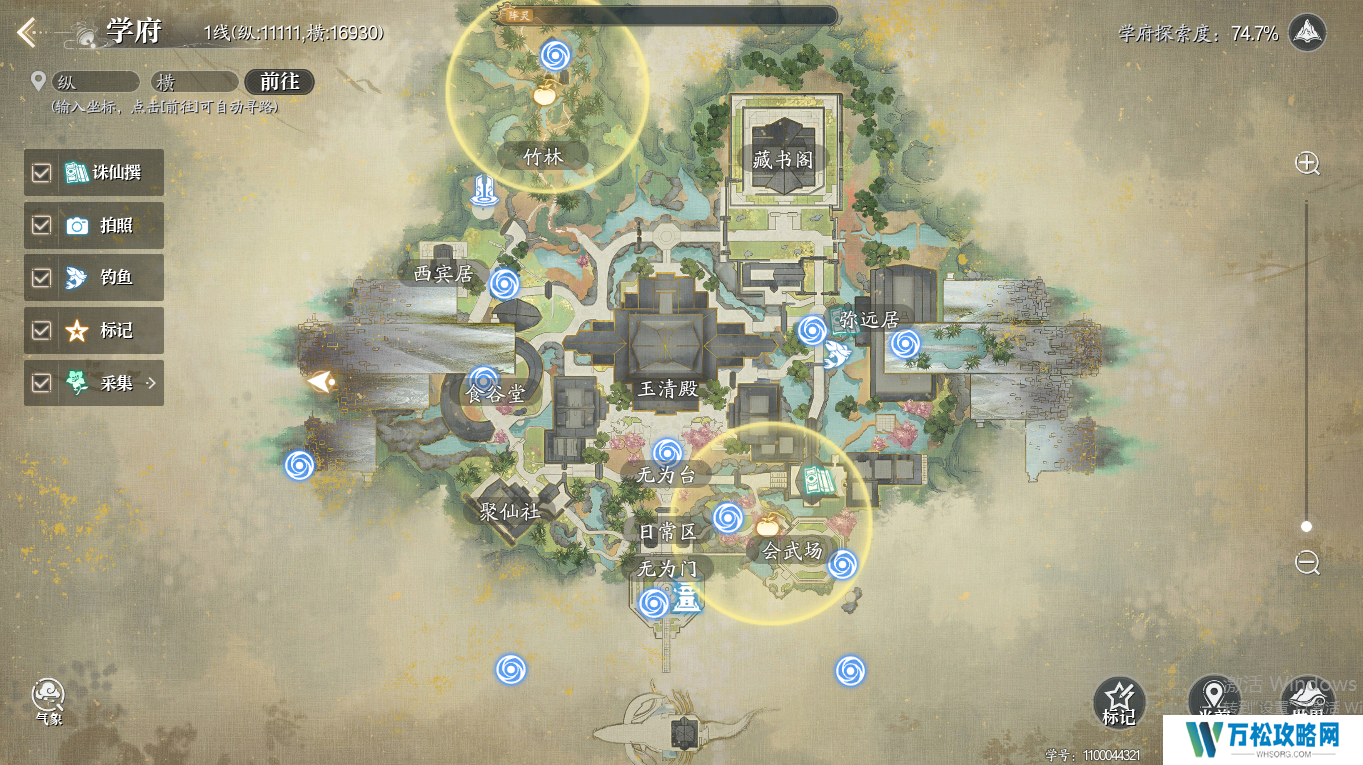Screen dimensions: 1363x765
Task: Open exploration details icon beside 74.7%
Action: pyautogui.click(x=1307, y=33)
